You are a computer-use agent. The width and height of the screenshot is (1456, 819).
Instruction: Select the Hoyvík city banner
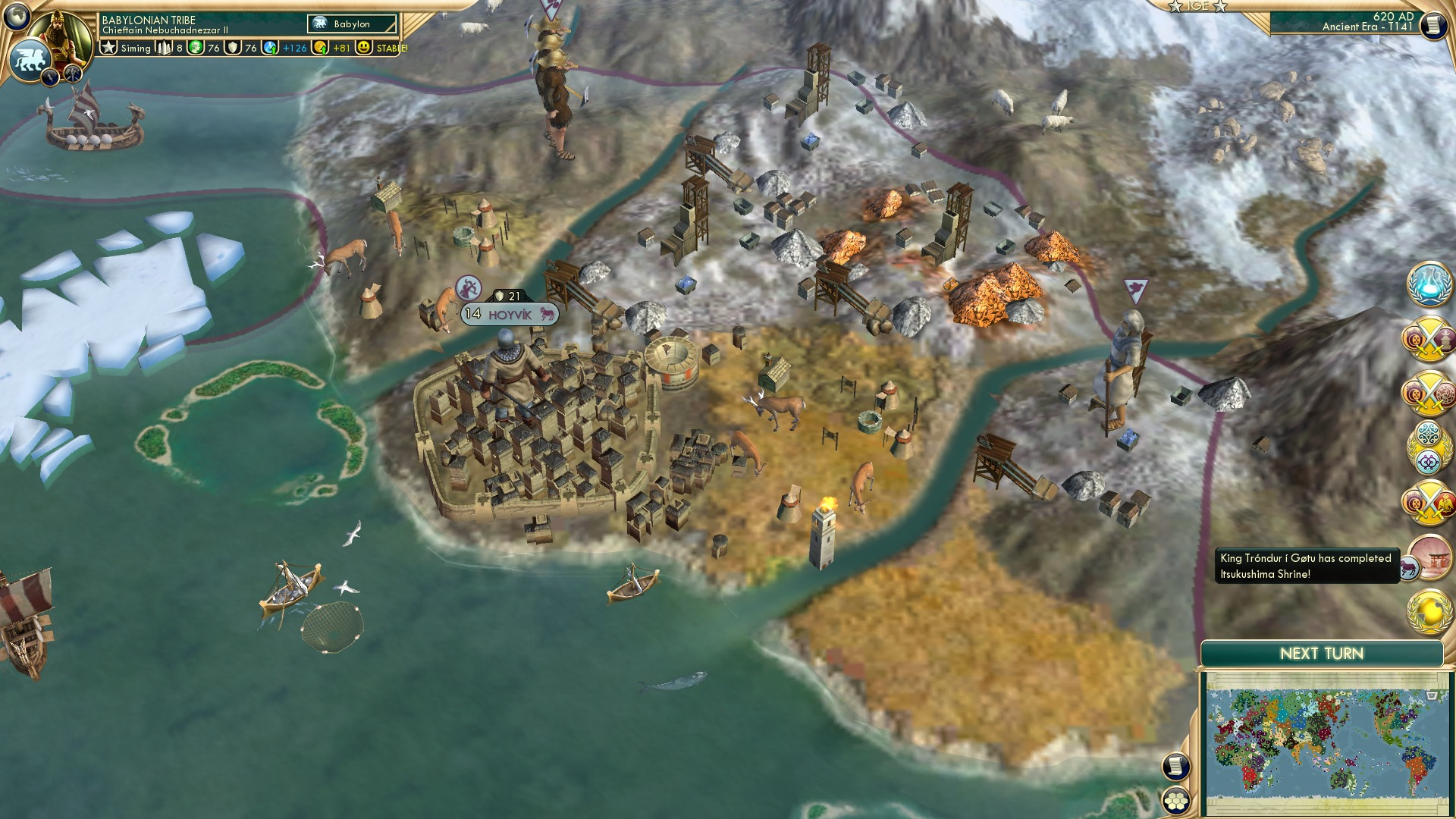(x=510, y=312)
